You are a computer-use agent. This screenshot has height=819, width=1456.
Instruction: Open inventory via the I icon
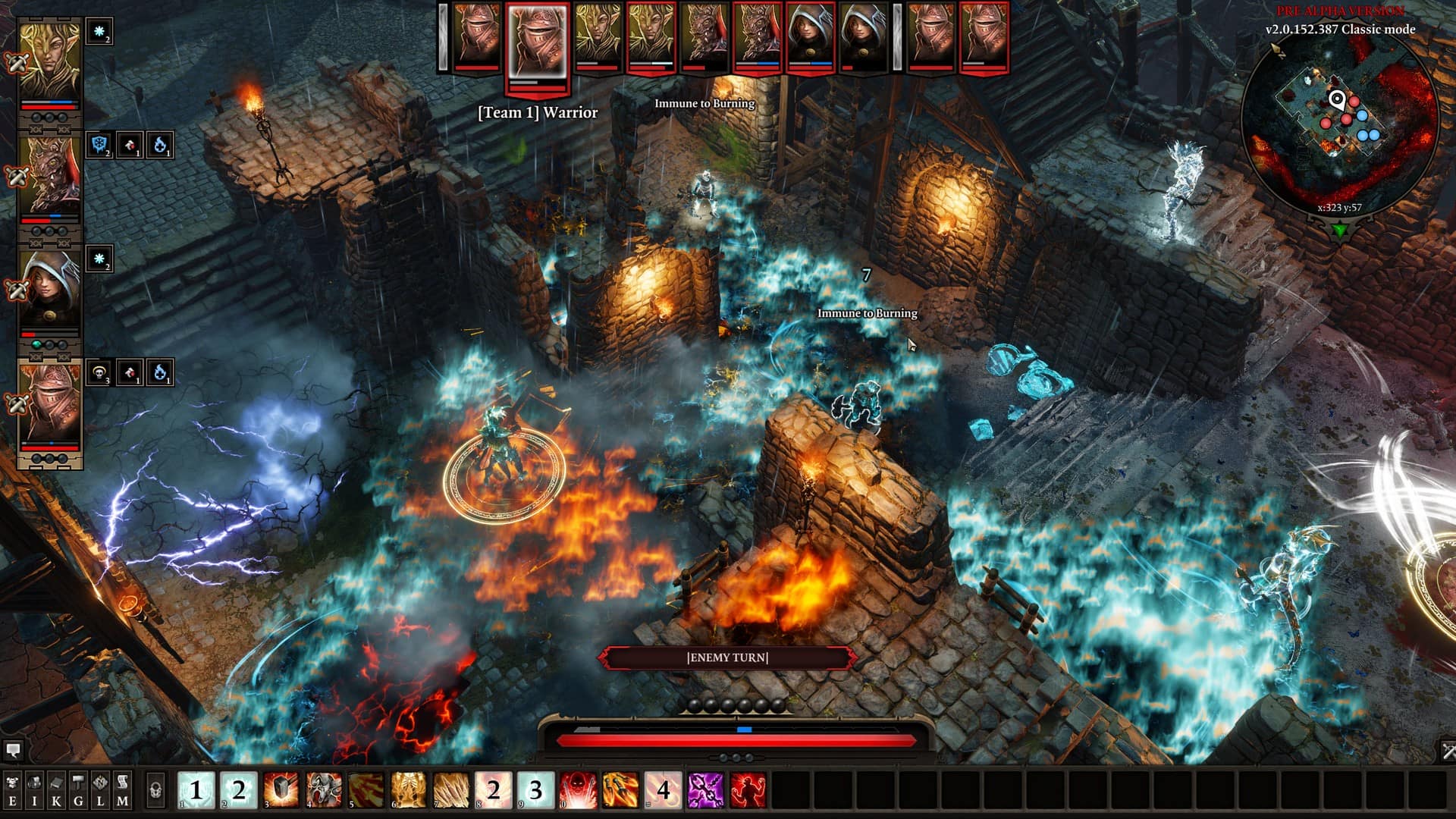[33, 789]
